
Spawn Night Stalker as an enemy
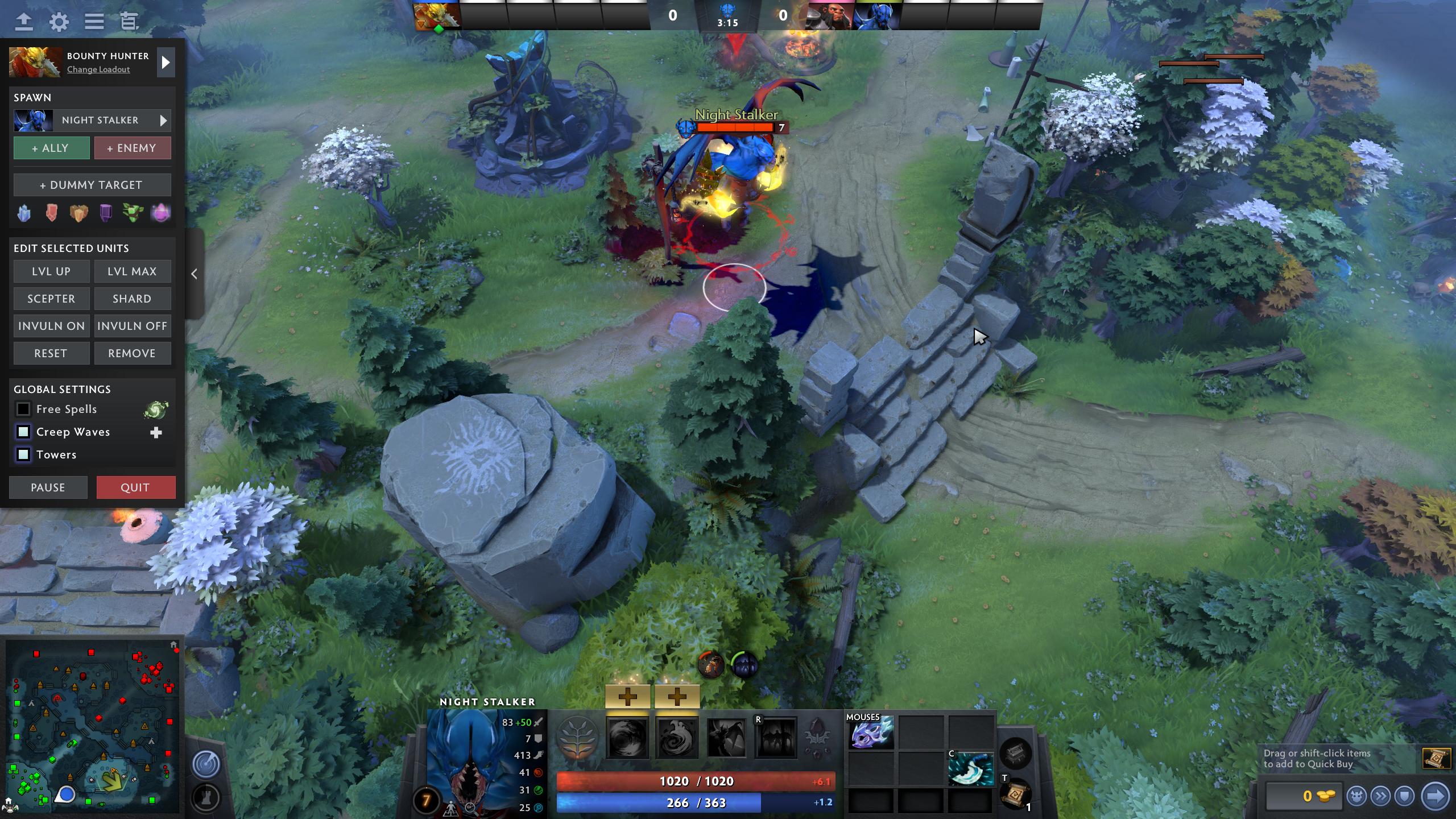tap(132, 148)
